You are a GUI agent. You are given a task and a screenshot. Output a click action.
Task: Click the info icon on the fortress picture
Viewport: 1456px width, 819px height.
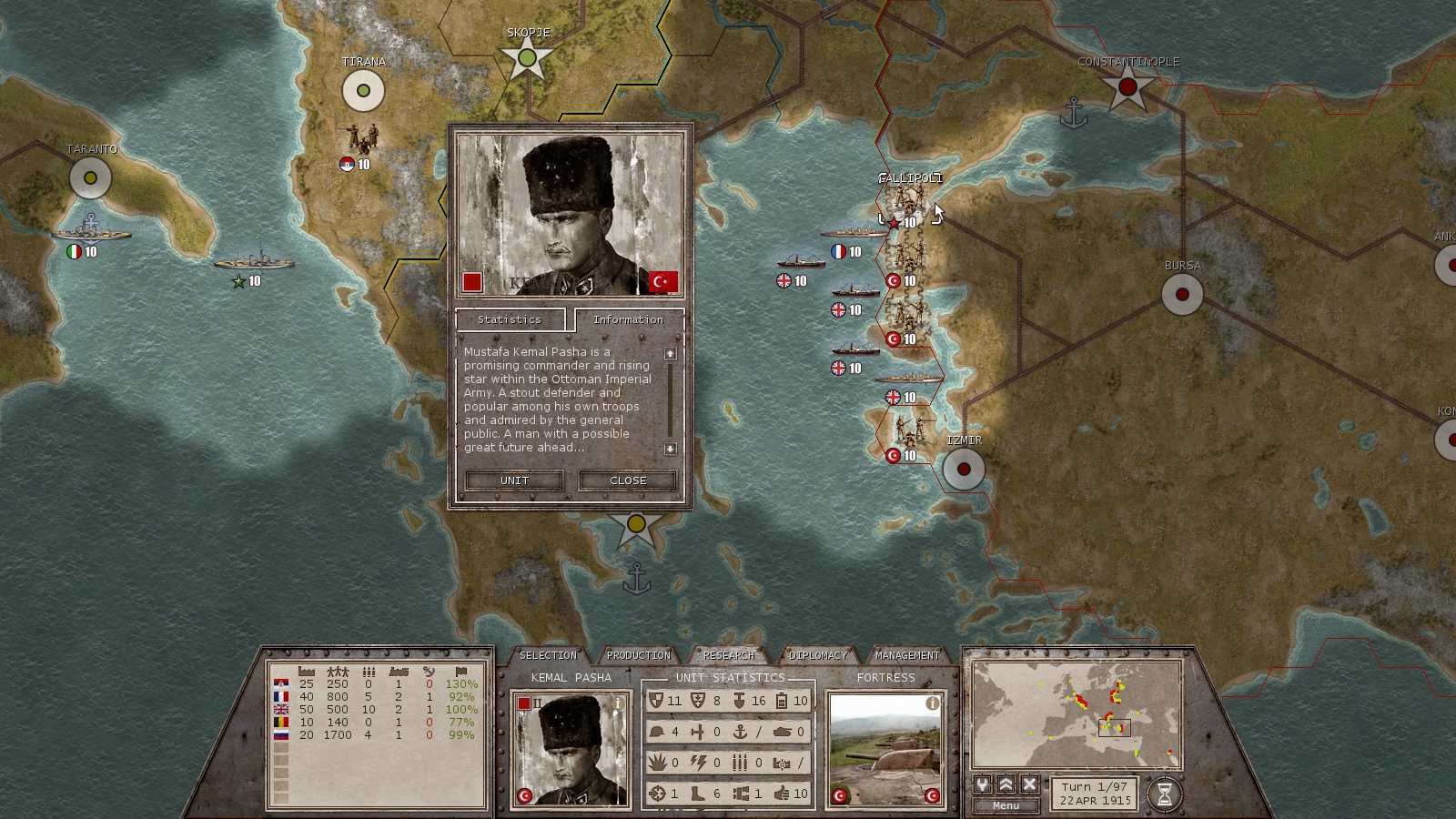coord(933,703)
